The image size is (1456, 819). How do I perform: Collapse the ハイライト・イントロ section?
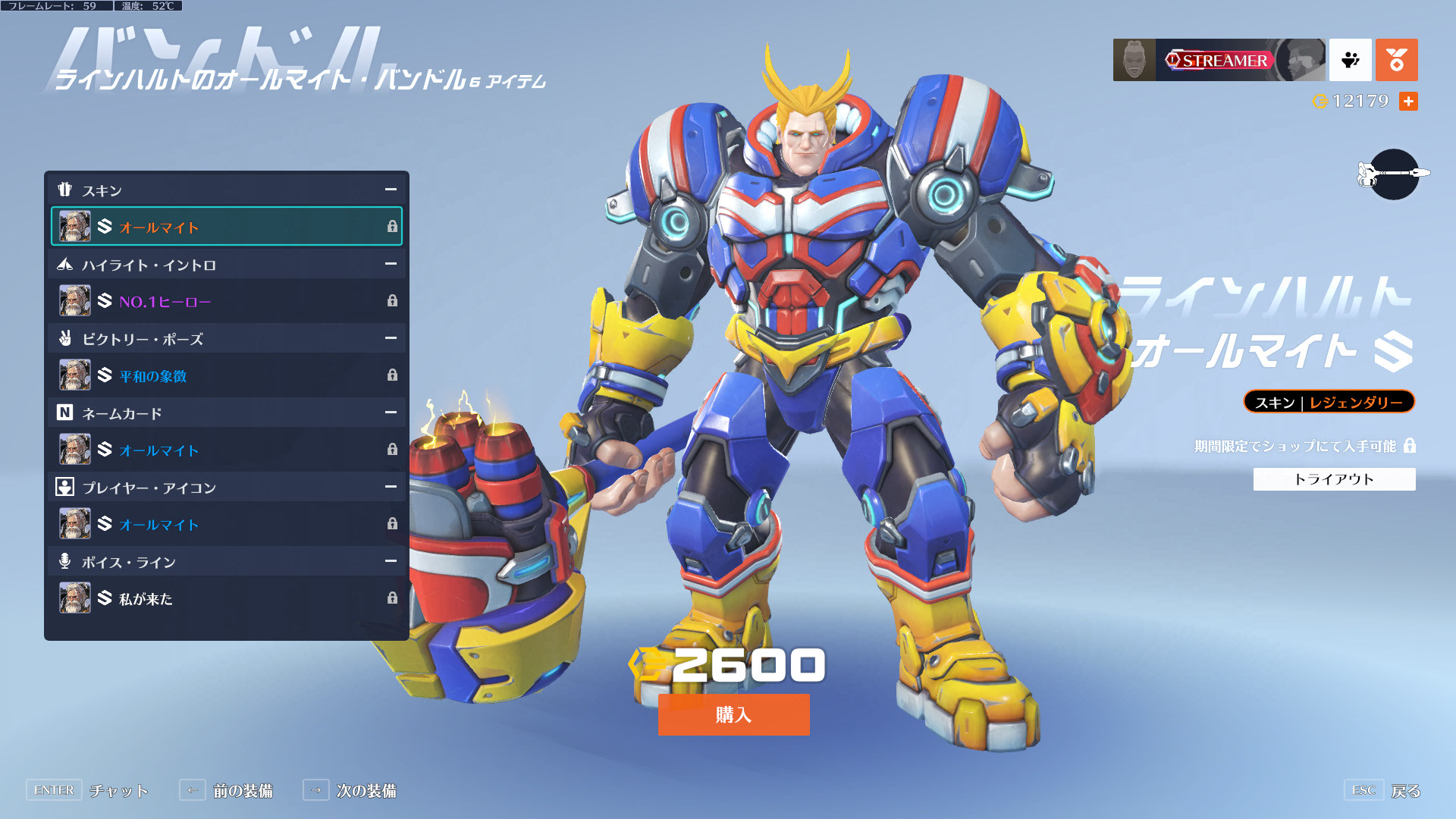coord(391,264)
